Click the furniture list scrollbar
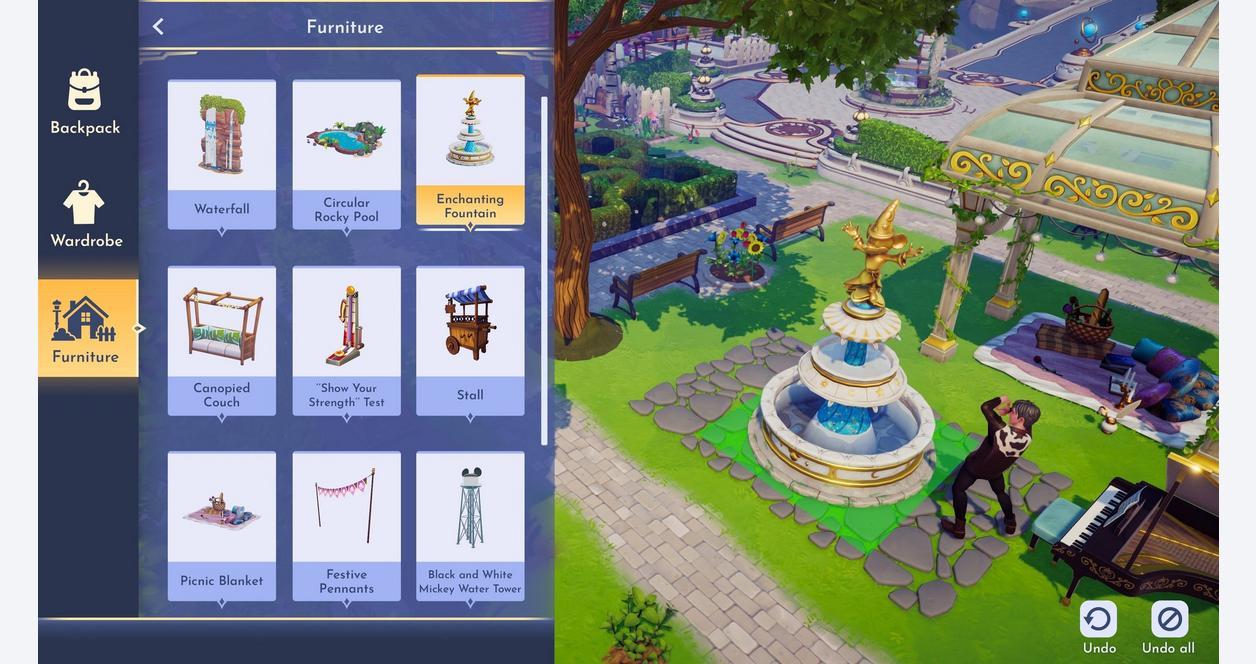 pos(544,270)
